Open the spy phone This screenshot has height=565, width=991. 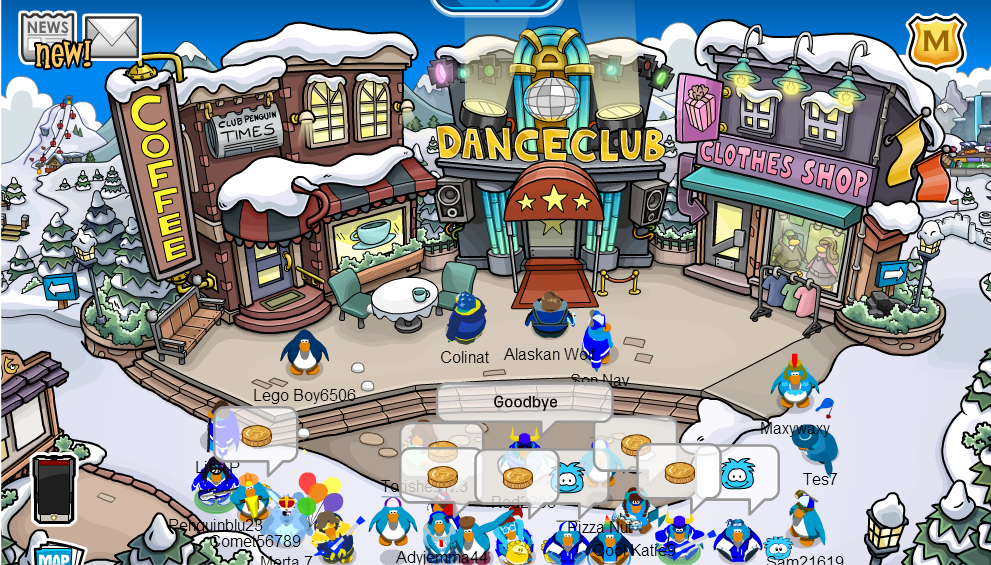[x=53, y=488]
